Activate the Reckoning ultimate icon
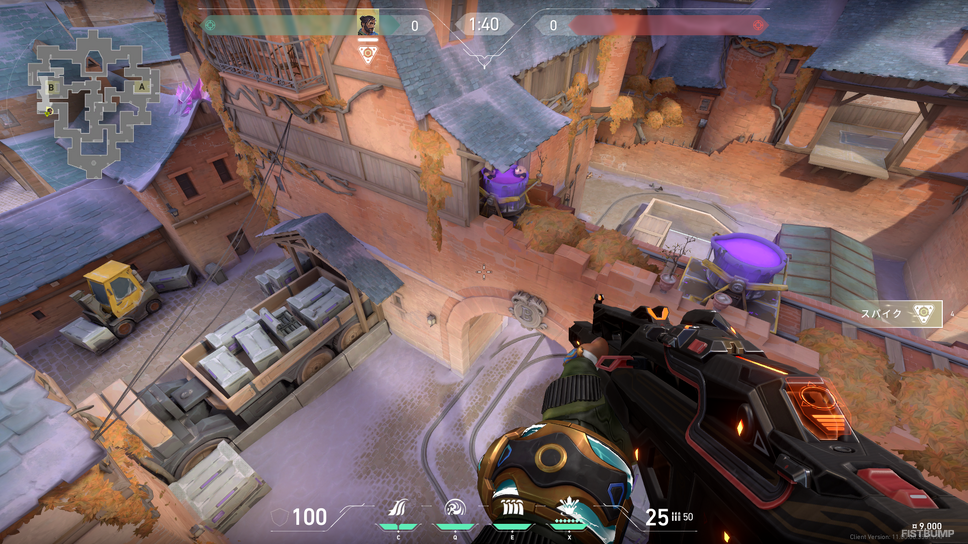This screenshot has width=968, height=544. pos(568,508)
